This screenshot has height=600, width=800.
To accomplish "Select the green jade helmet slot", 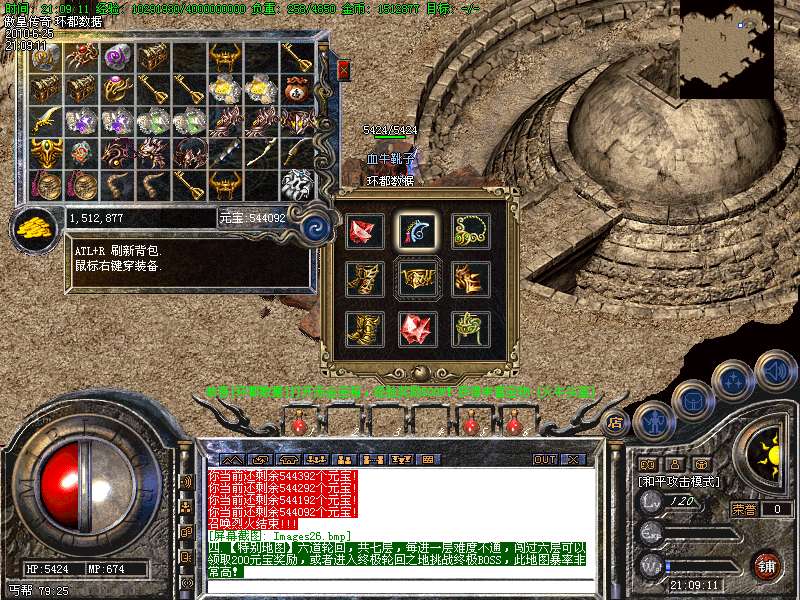I will [467, 327].
